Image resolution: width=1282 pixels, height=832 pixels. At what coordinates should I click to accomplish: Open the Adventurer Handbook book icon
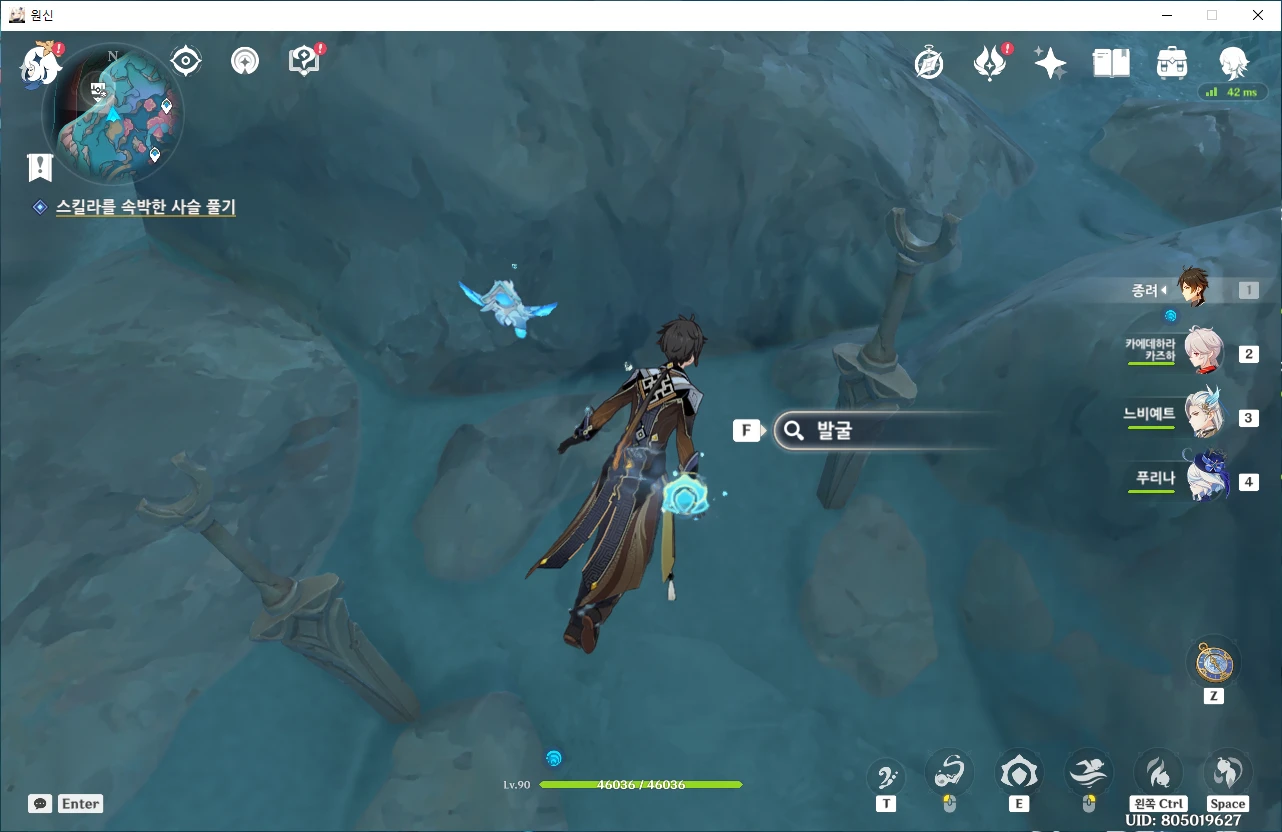coord(1111,64)
